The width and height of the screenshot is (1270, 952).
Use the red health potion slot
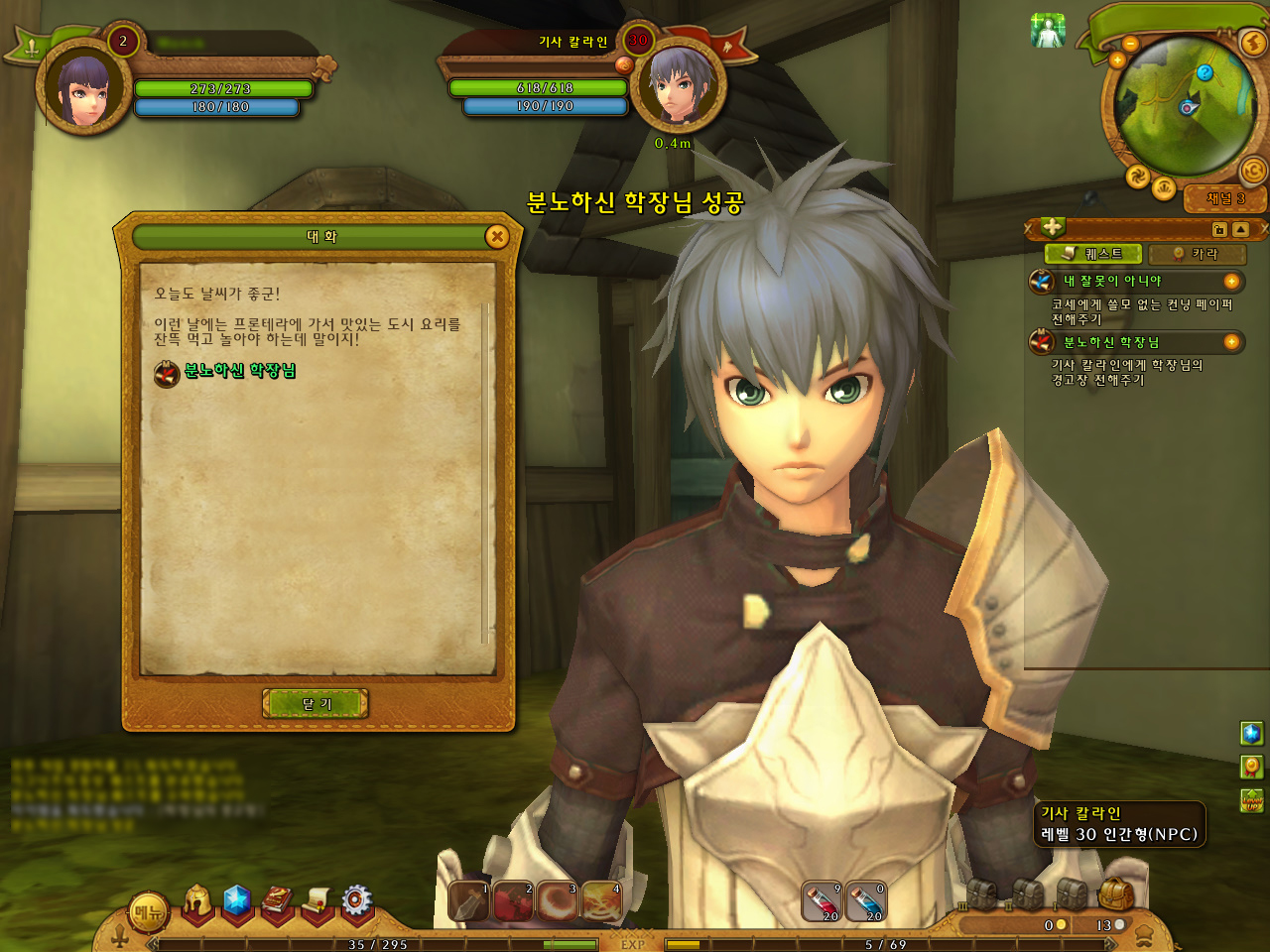822,901
